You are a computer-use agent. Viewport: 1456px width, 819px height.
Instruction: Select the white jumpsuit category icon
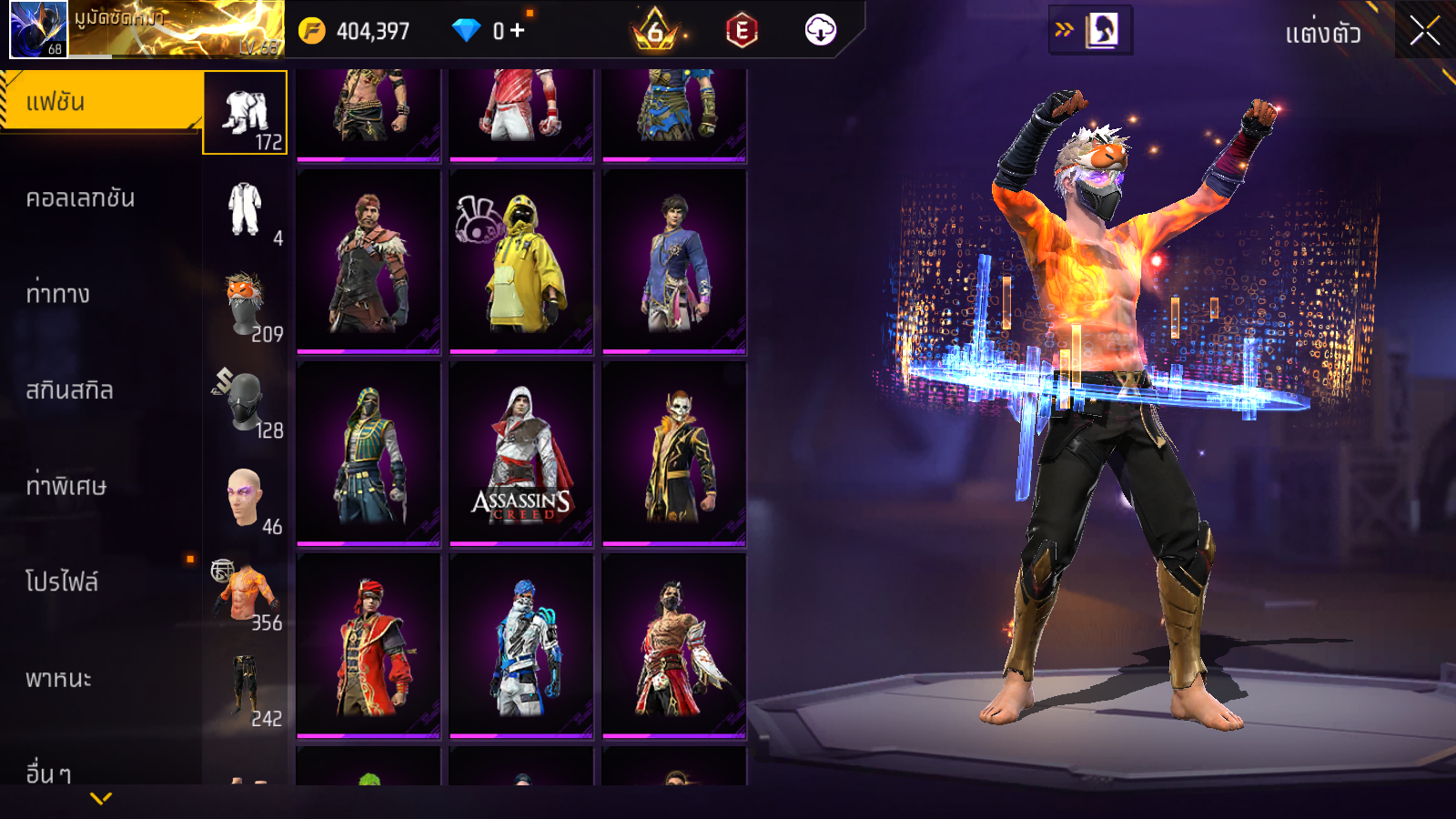click(x=245, y=209)
